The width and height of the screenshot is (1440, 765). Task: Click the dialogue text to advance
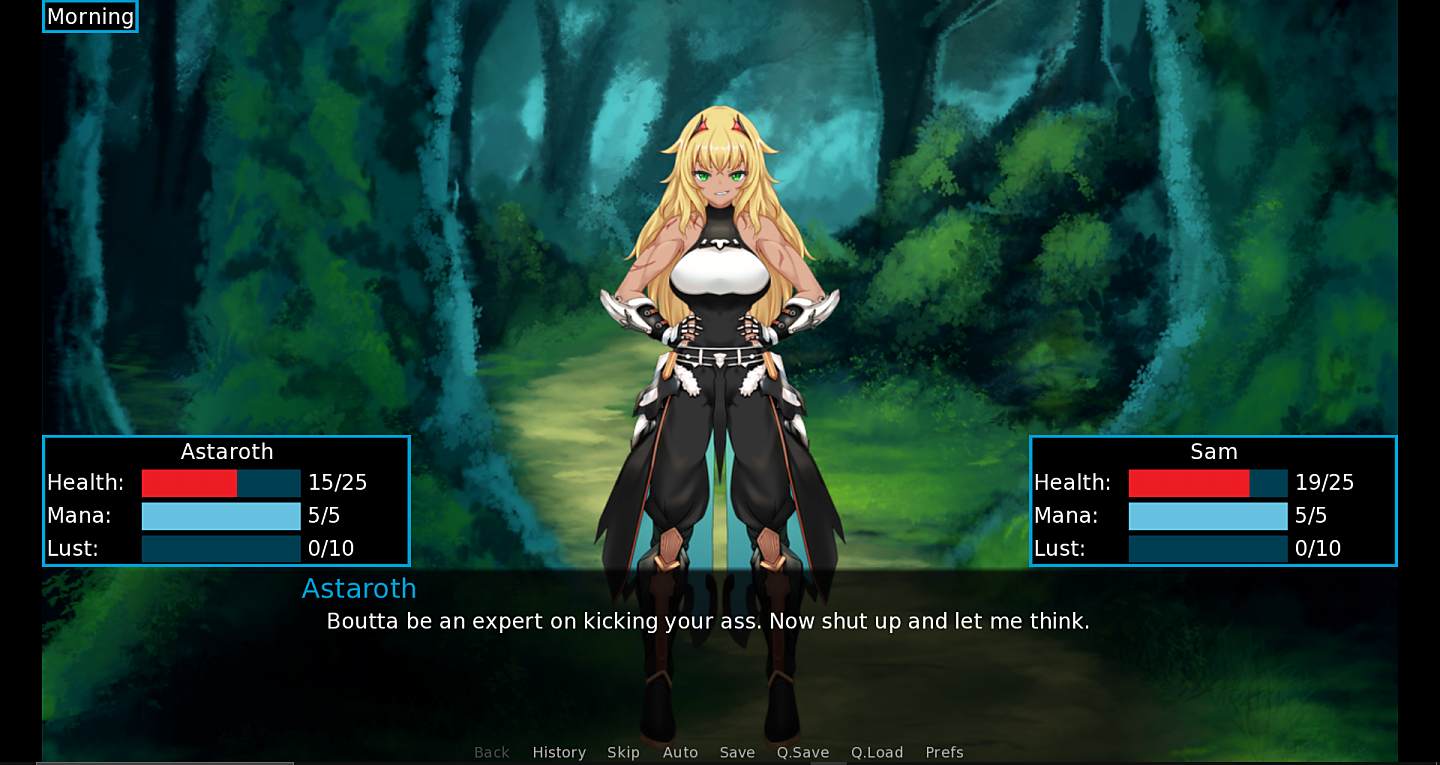[x=709, y=621]
